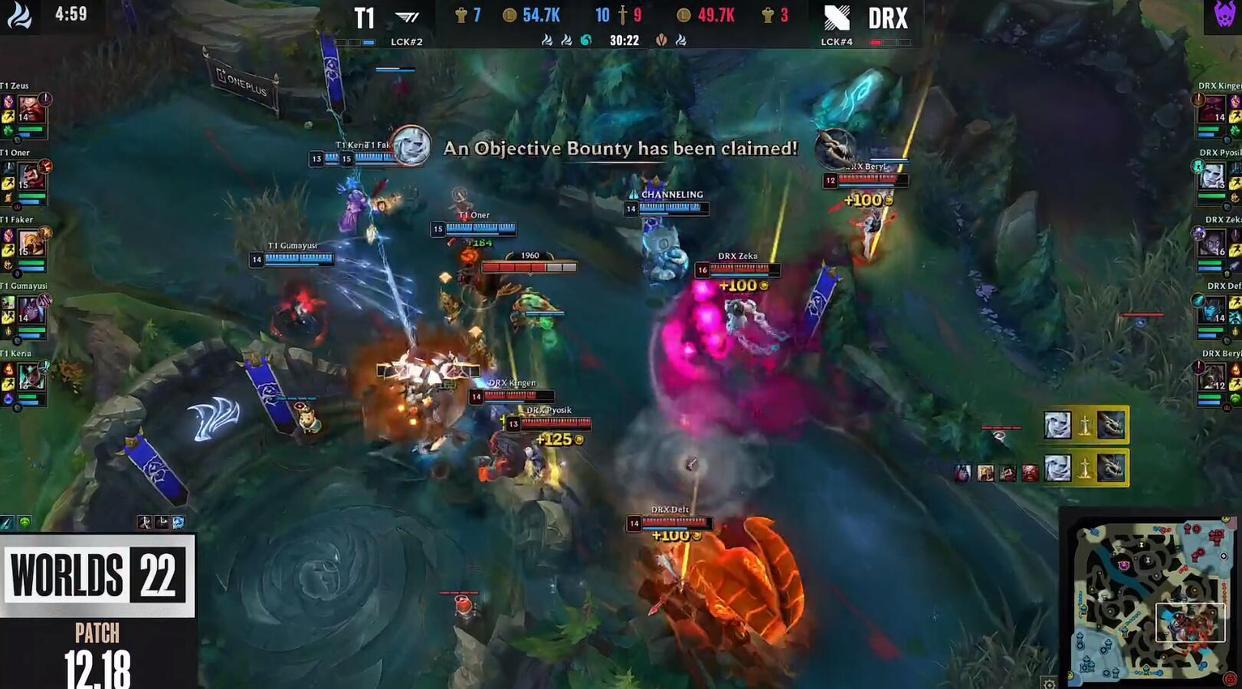Image resolution: width=1242 pixels, height=689 pixels.
Task: Select T1 Zeus's champion portrait
Action: pyautogui.click(x=31, y=109)
